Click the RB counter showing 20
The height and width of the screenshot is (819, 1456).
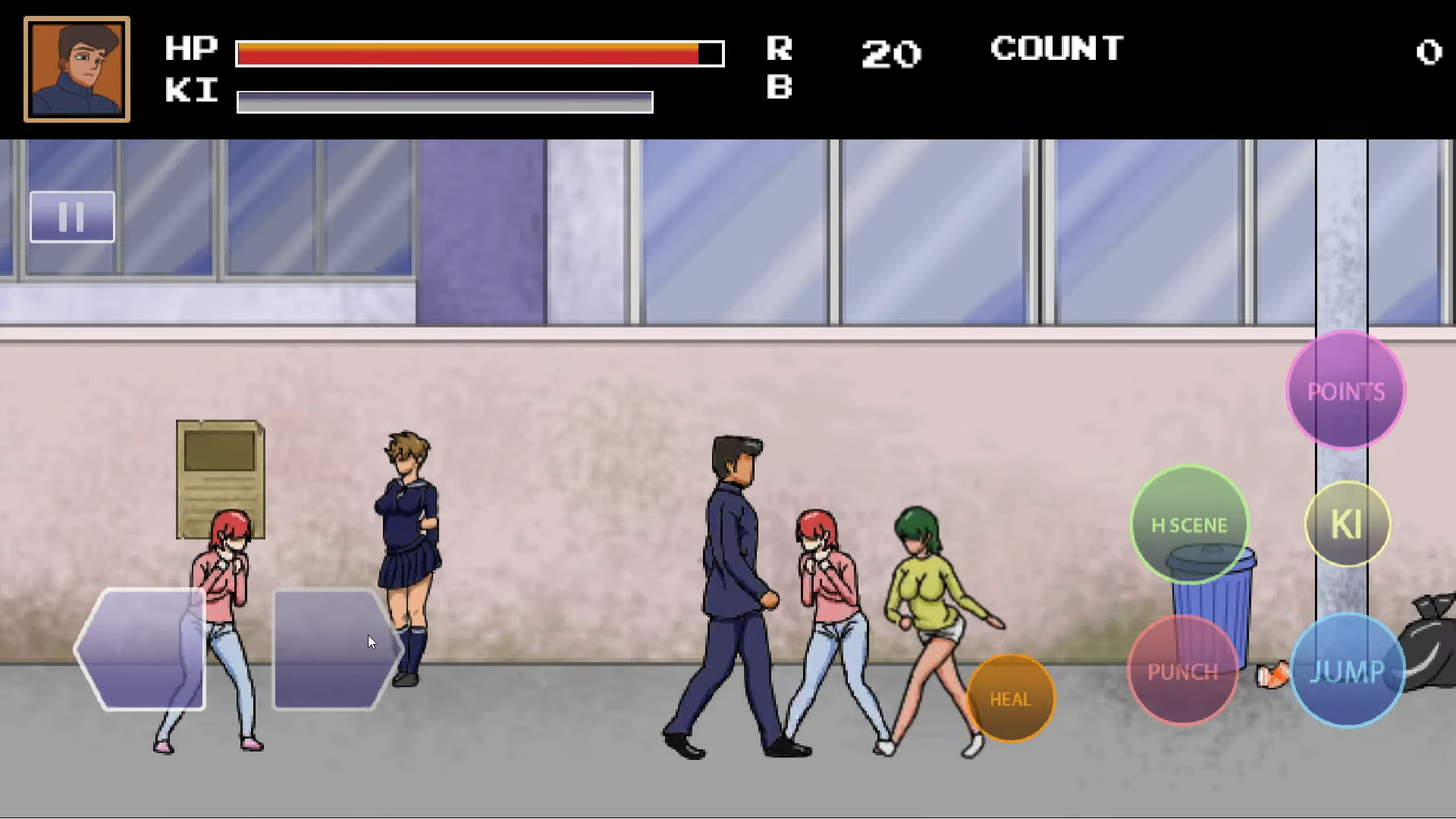pyautogui.click(x=891, y=53)
